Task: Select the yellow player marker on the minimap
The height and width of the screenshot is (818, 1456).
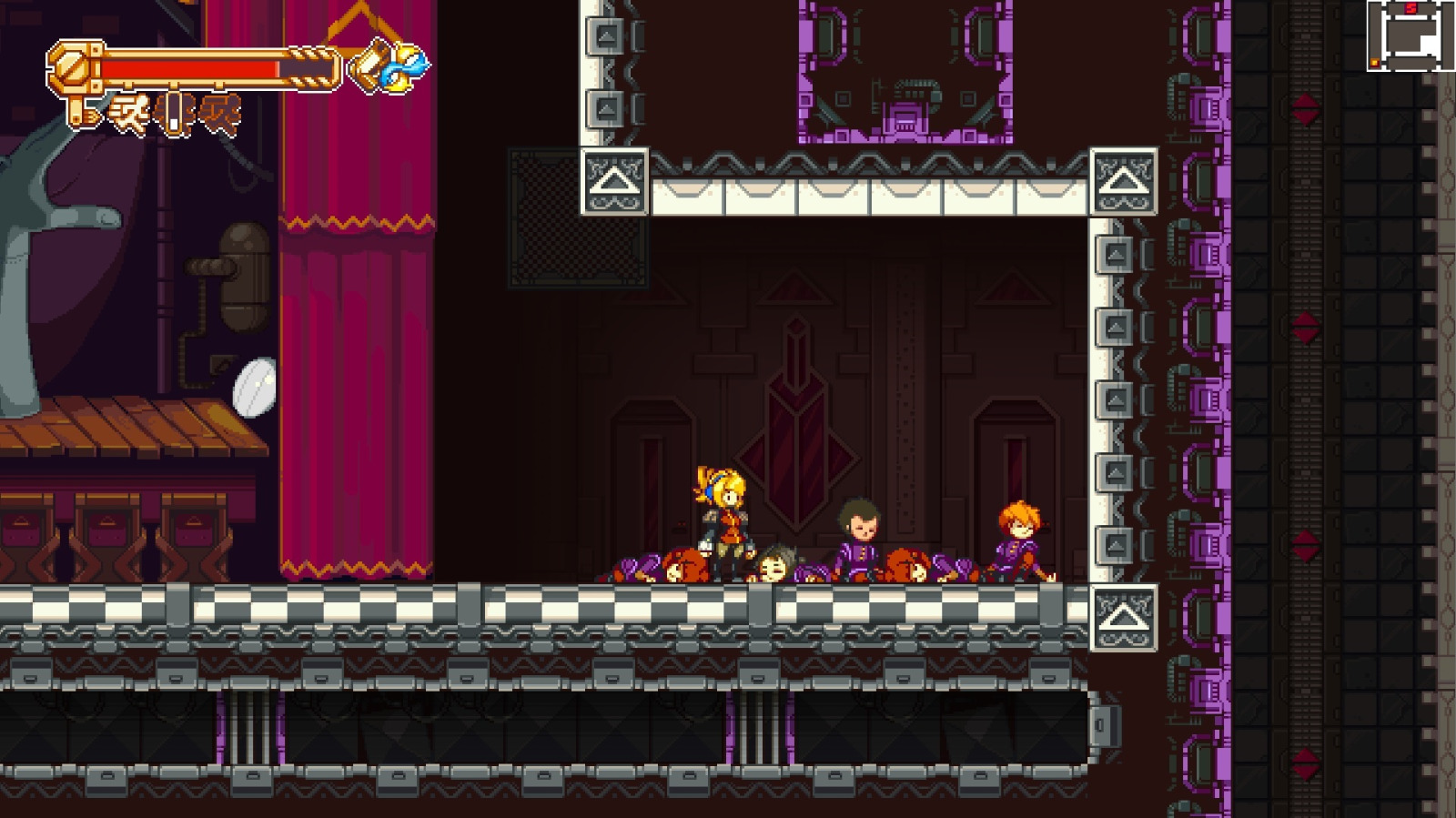Action: (1375, 62)
